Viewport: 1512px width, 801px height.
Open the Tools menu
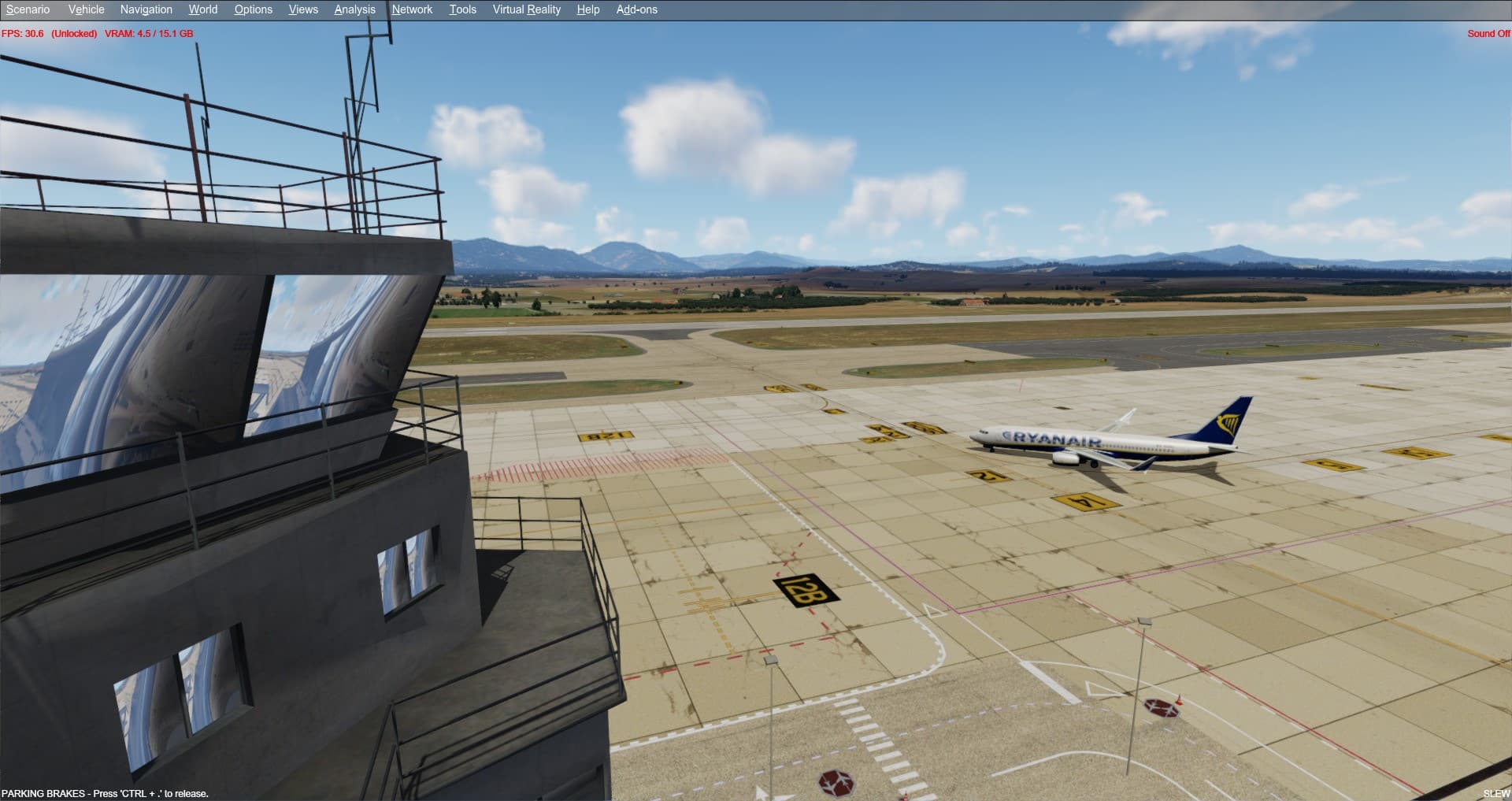point(462,9)
